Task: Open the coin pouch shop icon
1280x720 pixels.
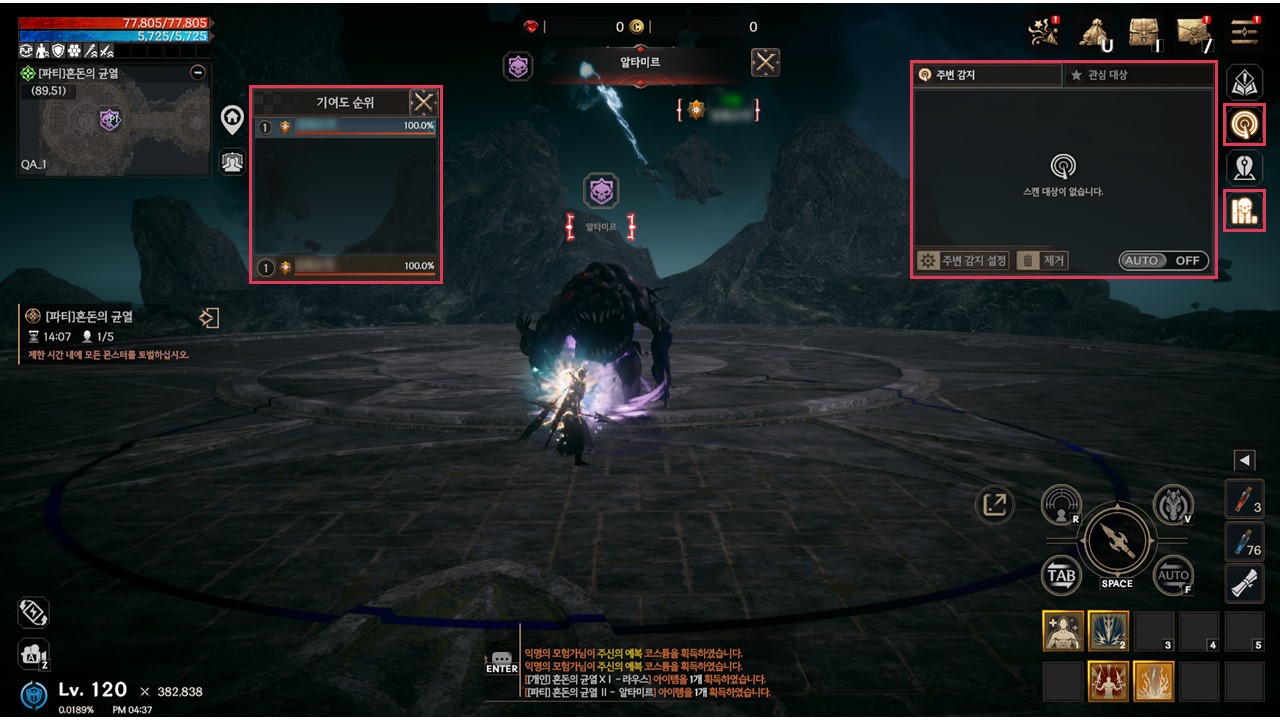Action: pos(1095,32)
